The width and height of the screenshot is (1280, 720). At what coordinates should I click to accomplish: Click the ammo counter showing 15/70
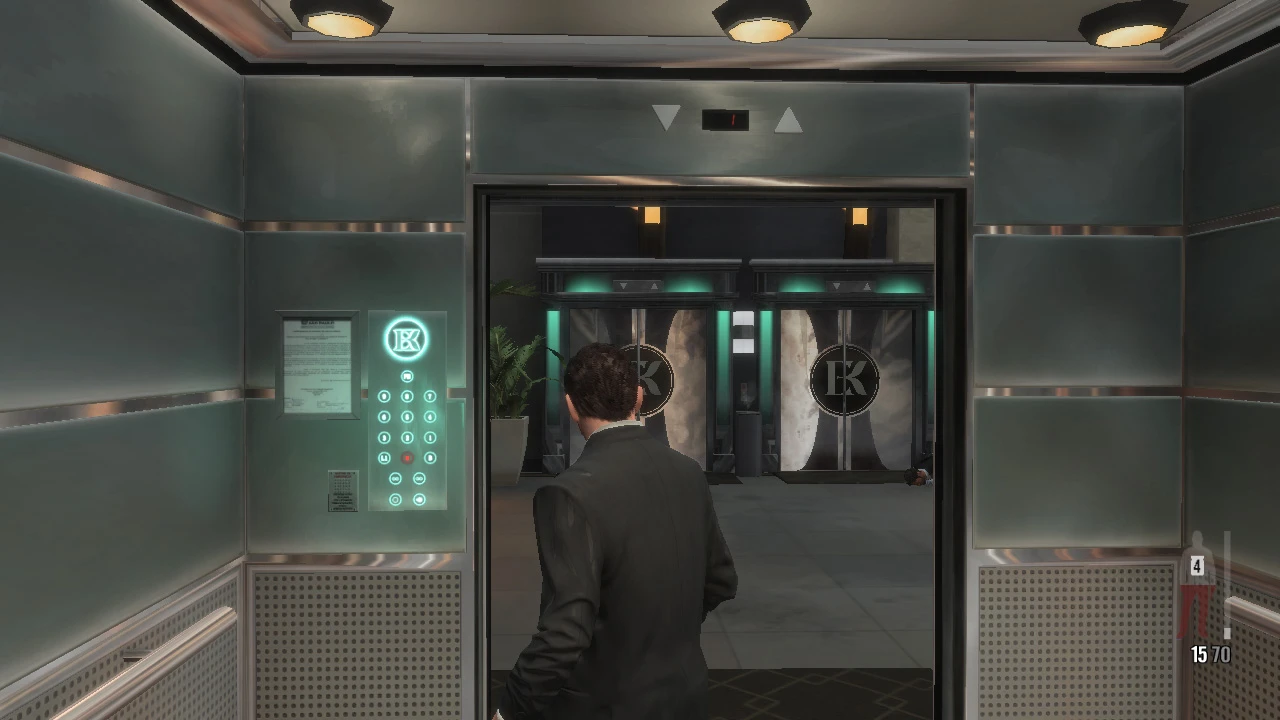coord(1209,654)
